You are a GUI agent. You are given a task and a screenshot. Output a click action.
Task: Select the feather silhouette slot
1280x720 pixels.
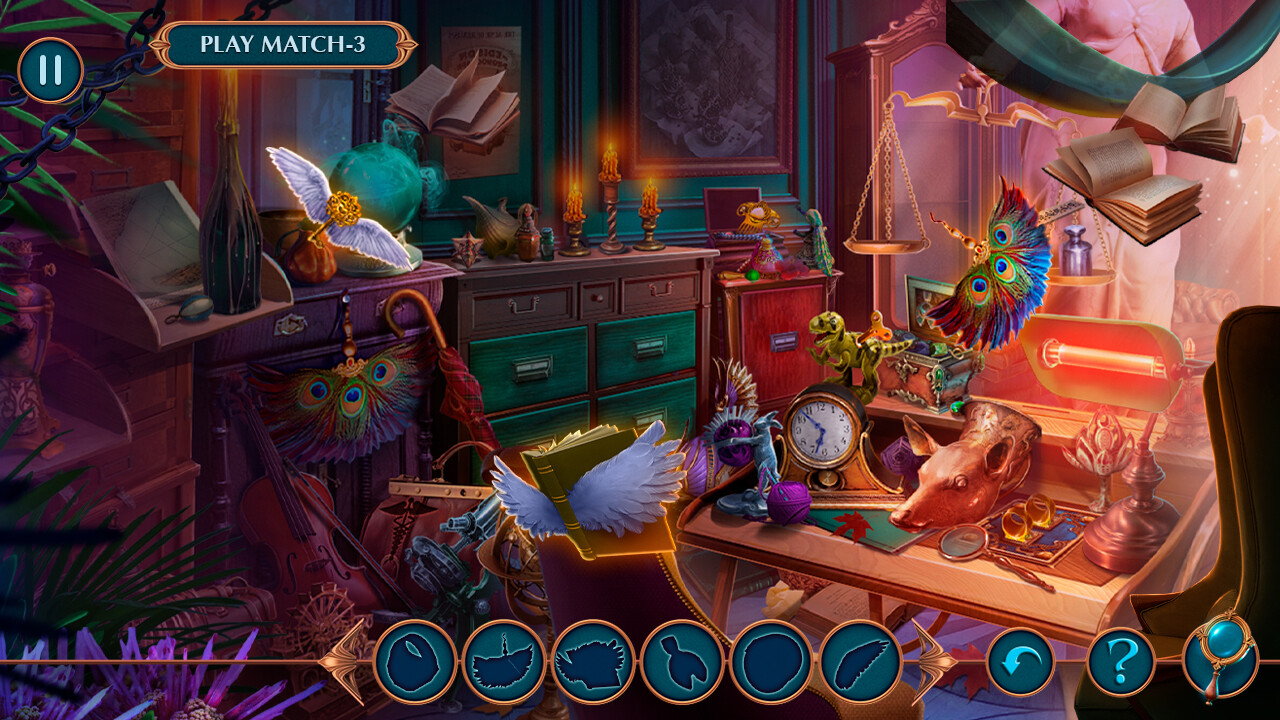[x=860, y=661]
